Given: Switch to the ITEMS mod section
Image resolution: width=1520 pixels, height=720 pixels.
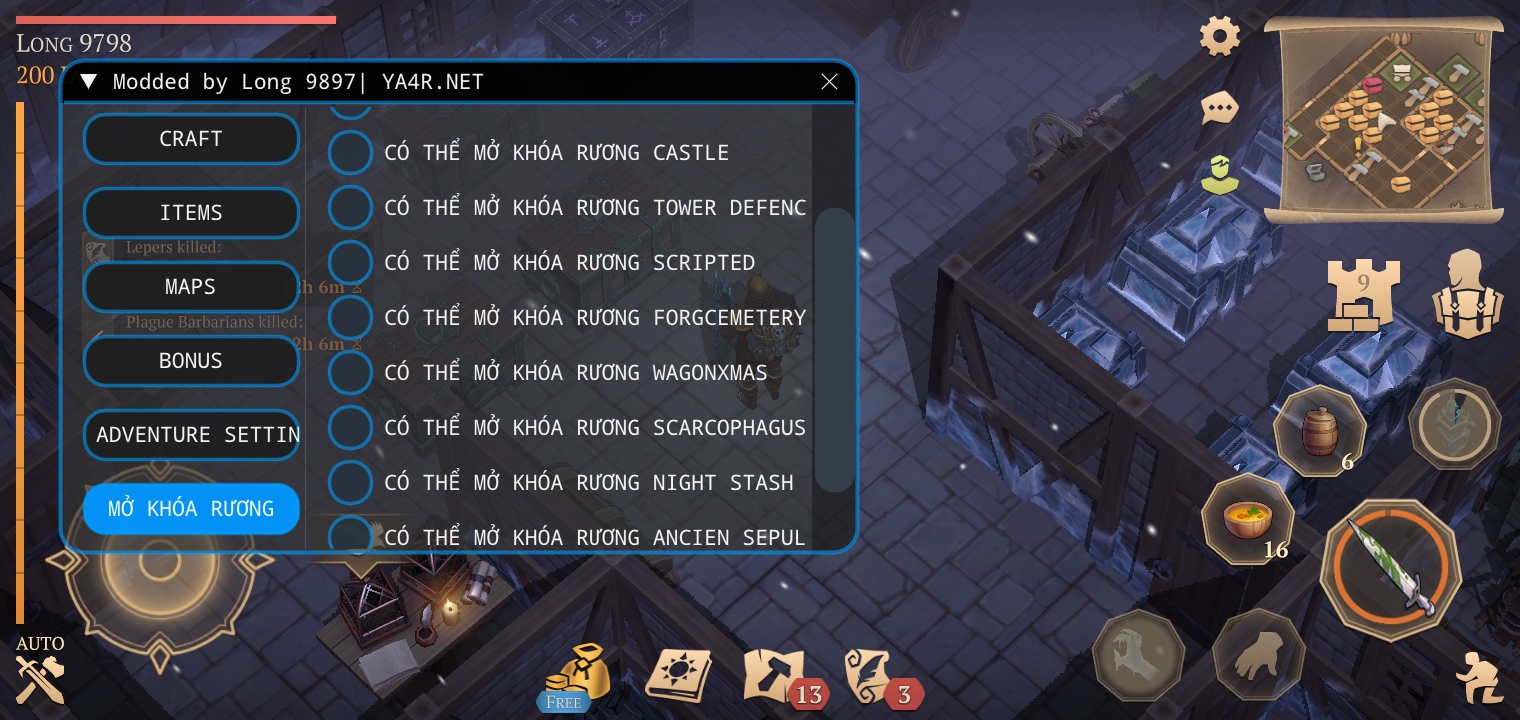Looking at the screenshot, I should click(x=191, y=213).
